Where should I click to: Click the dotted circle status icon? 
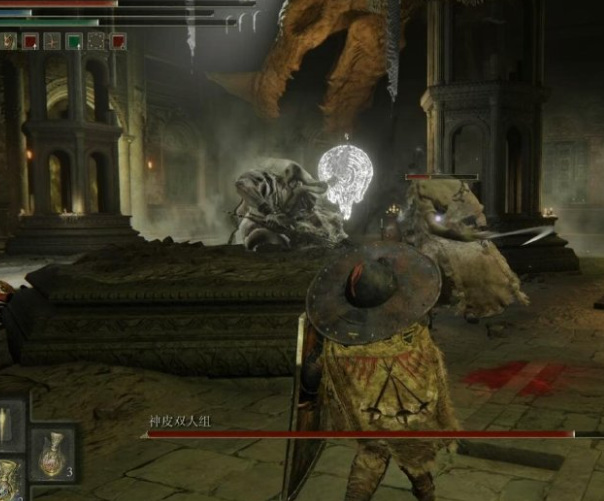coord(96,41)
